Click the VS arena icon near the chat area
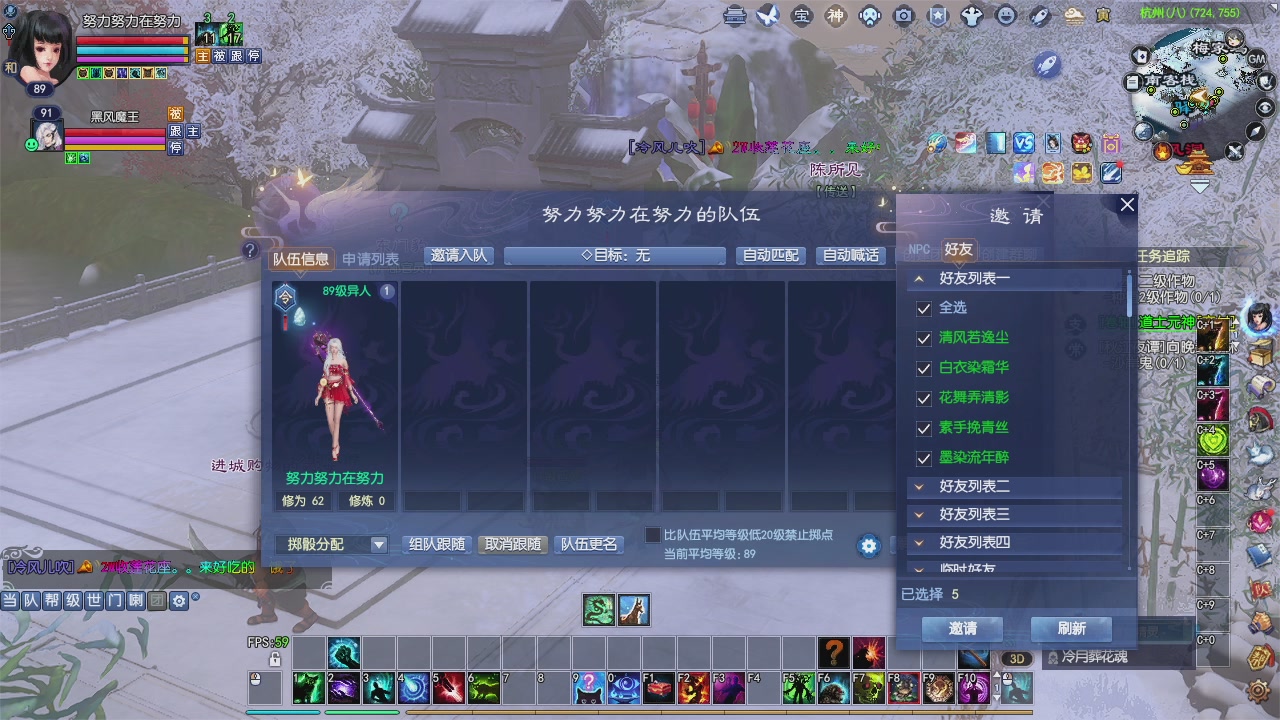 tap(1023, 143)
